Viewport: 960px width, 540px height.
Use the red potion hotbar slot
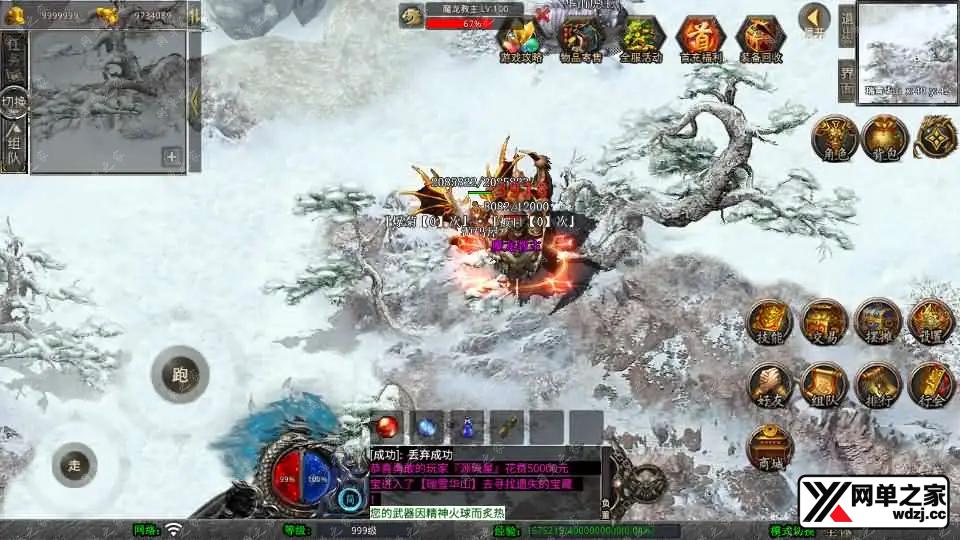(387, 426)
